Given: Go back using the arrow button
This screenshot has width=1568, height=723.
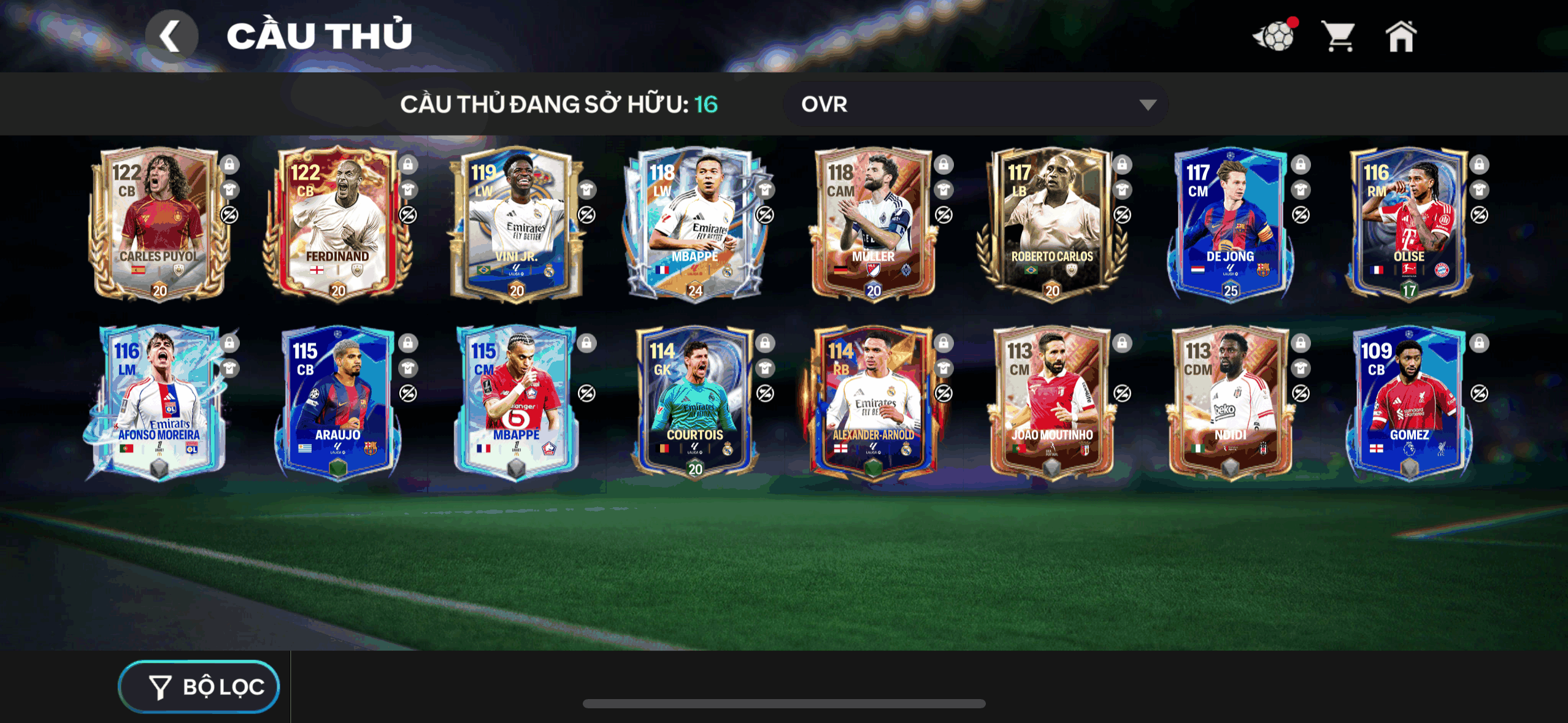Looking at the screenshot, I should [x=171, y=36].
